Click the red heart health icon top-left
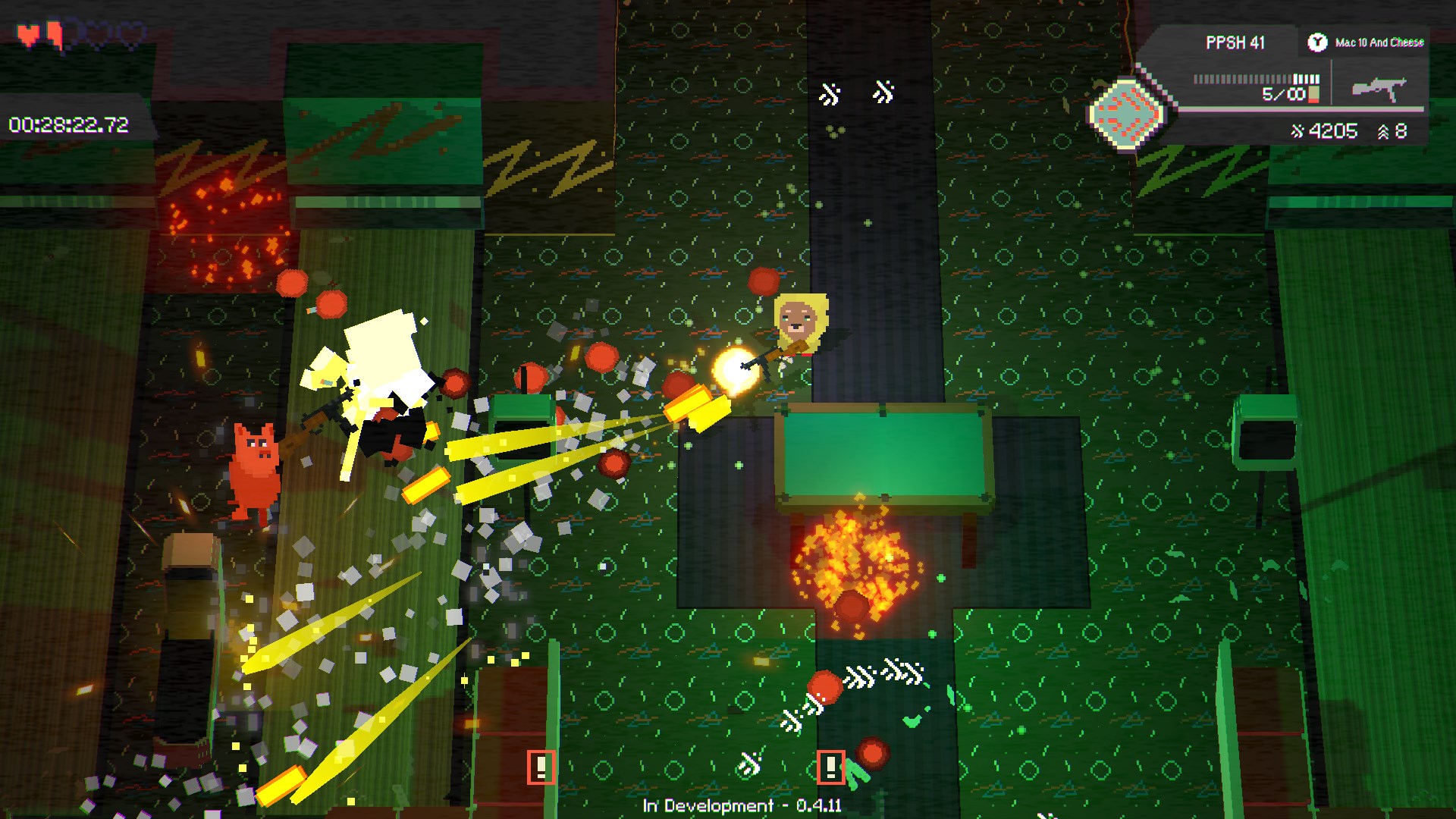 pyautogui.click(x=29, y=33)
